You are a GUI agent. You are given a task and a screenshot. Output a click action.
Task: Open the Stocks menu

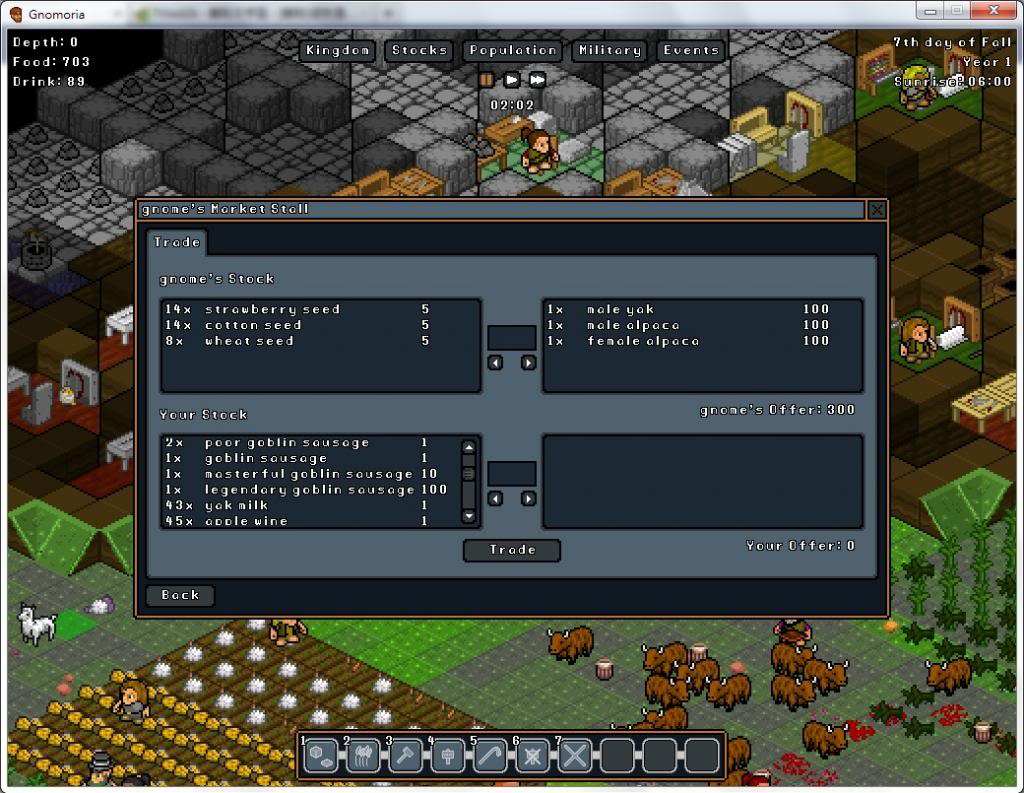pos(419,50)
